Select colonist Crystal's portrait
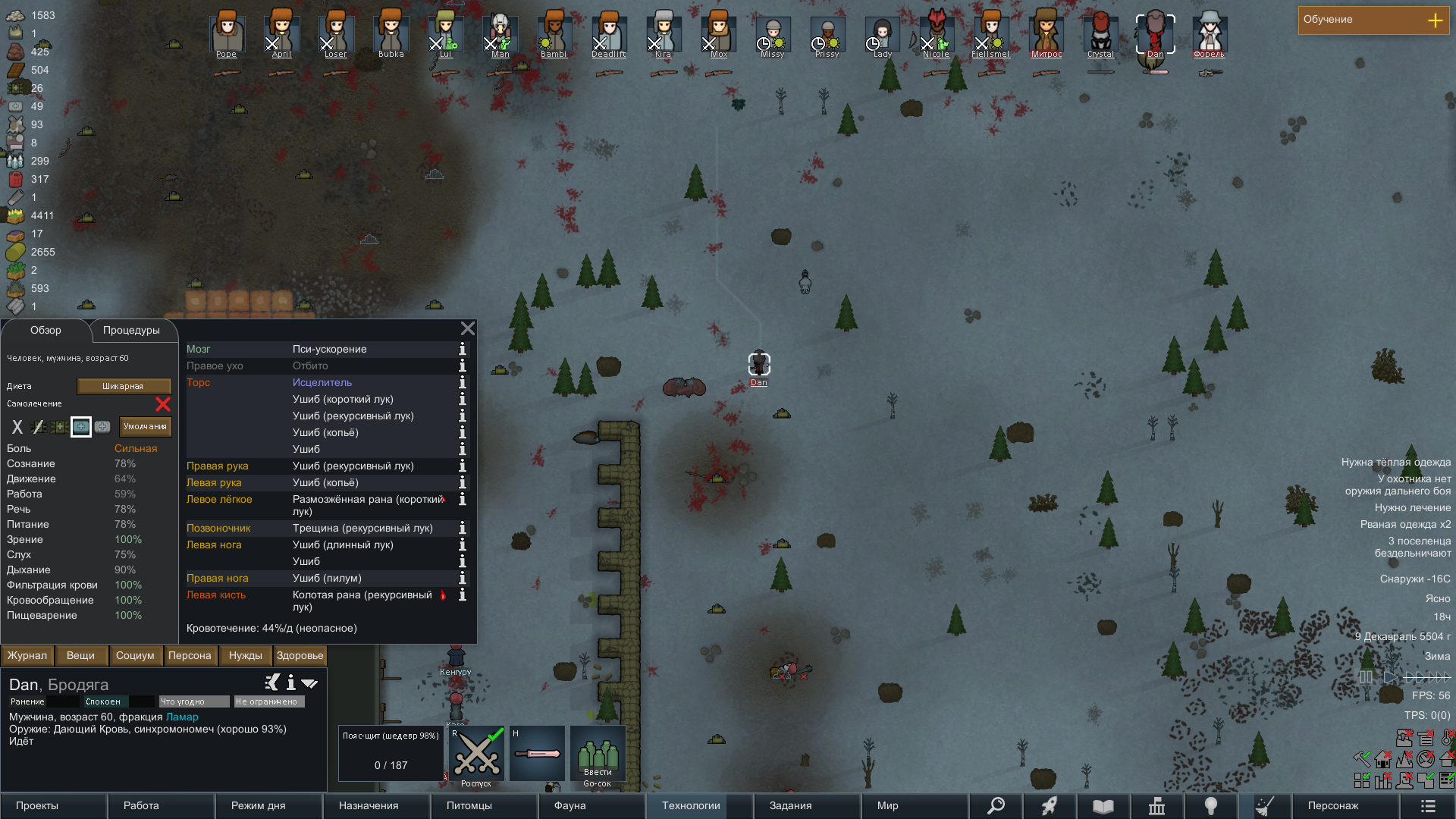 pyautogui.click(x=1100, y=34)
